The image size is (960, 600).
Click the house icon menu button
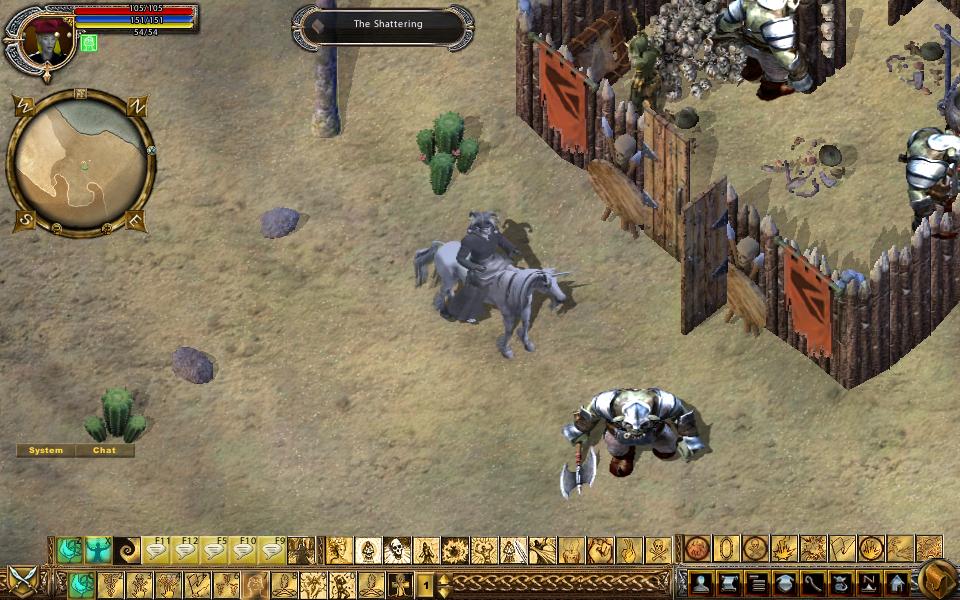tap(897, 584)
